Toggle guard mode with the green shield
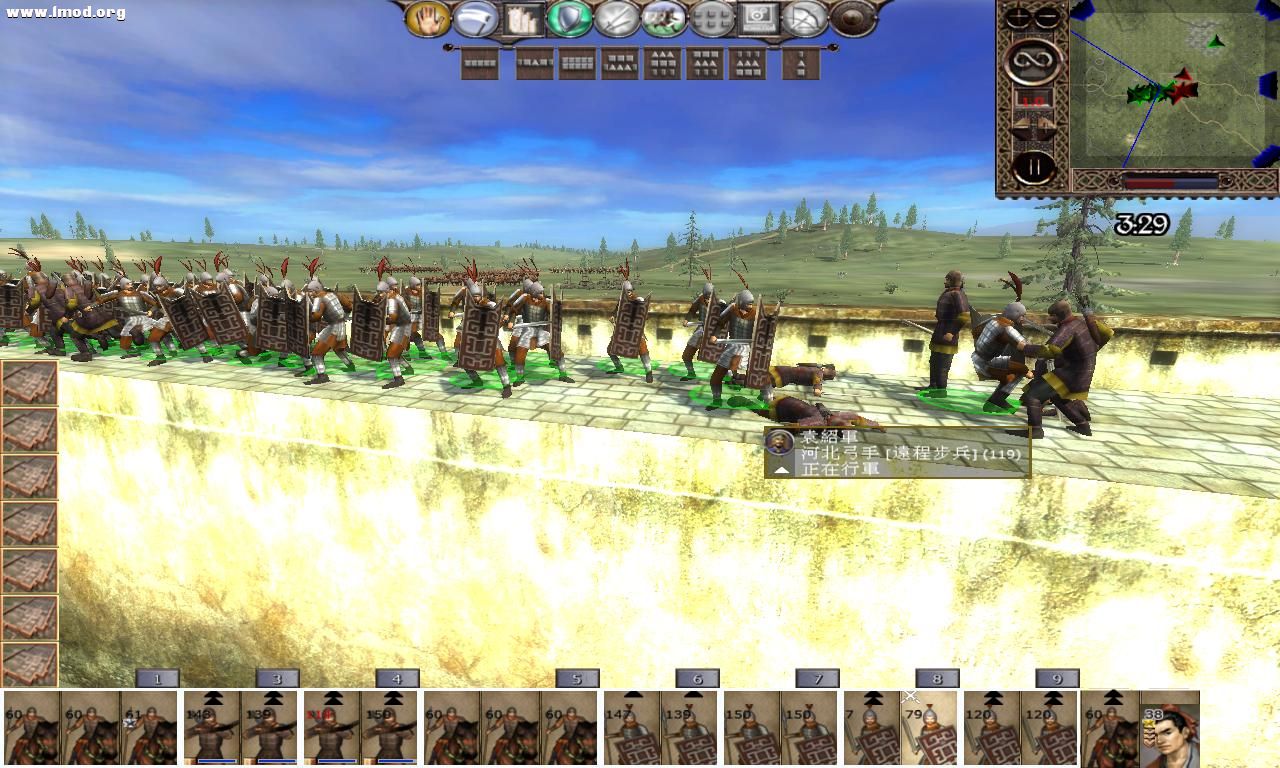This screenshot has height=768, width=1280. (x=569, y=19)
